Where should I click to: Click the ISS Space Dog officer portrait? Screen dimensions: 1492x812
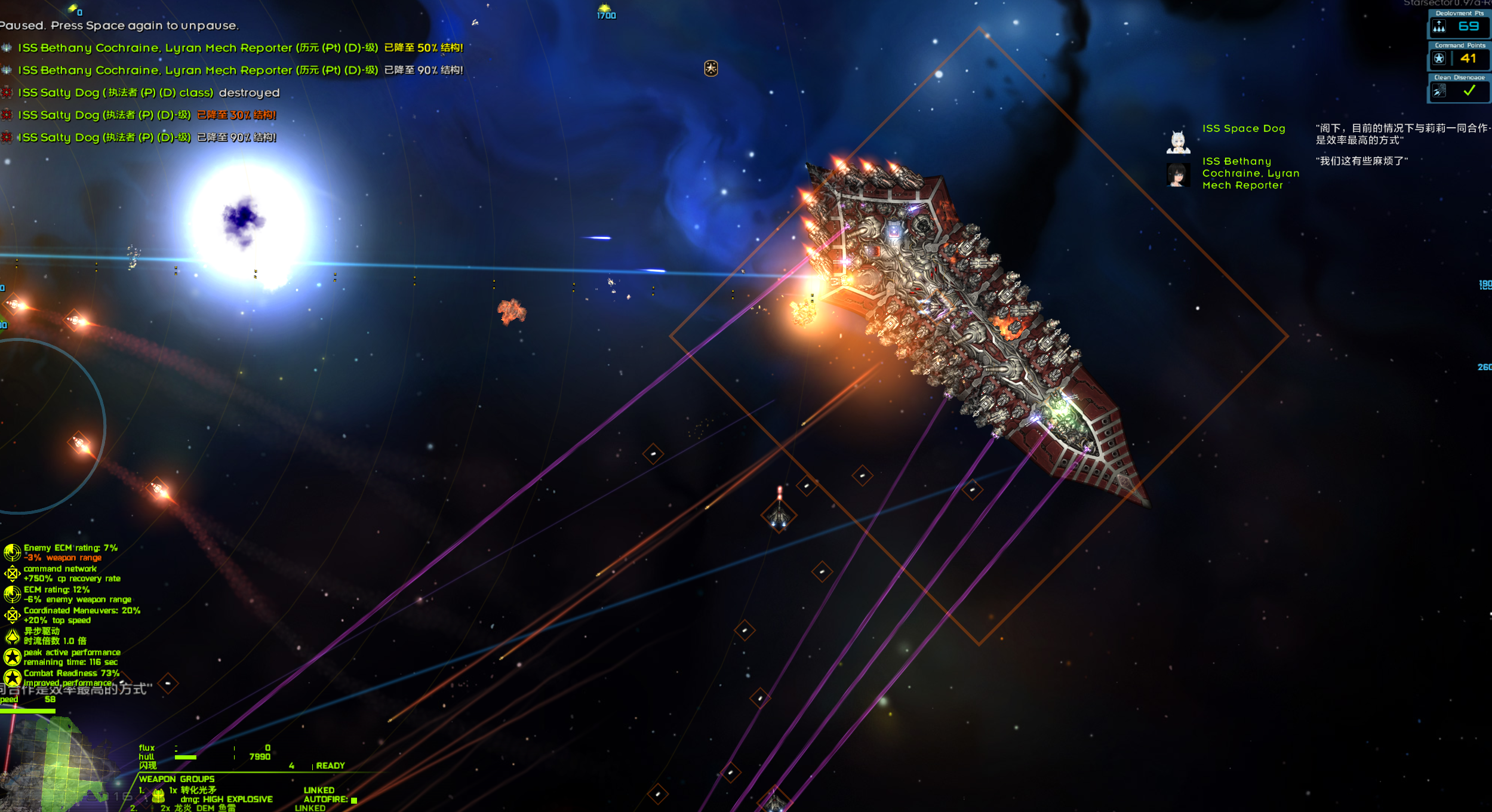1177,142
